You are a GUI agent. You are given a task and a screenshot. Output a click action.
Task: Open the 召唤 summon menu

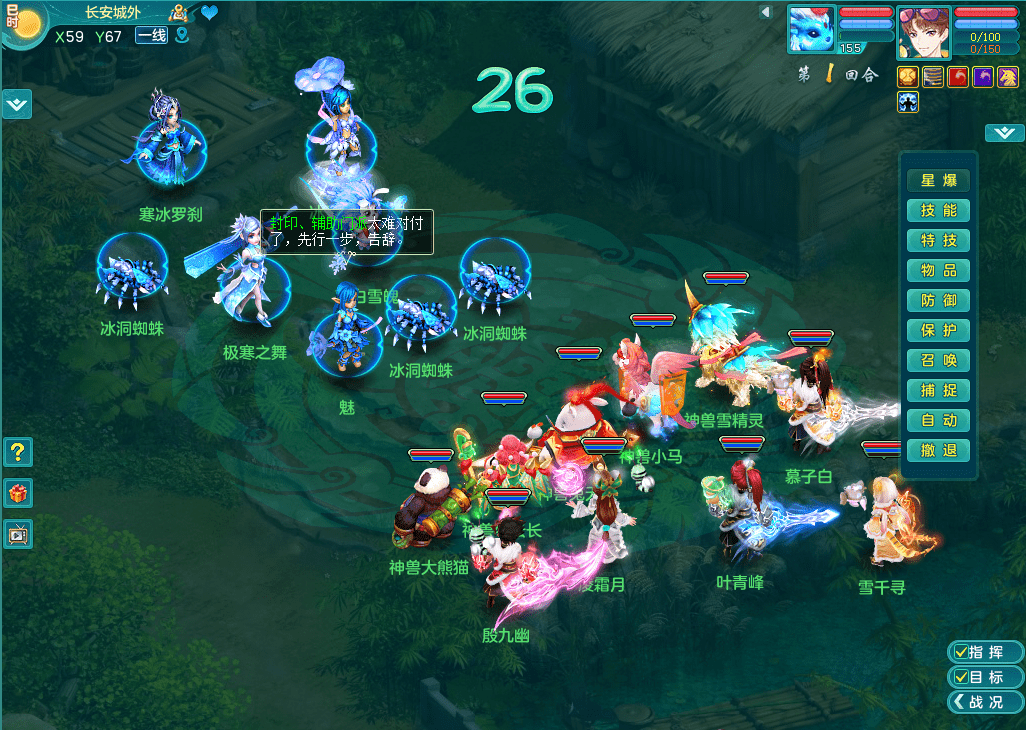tap(938, 360)
